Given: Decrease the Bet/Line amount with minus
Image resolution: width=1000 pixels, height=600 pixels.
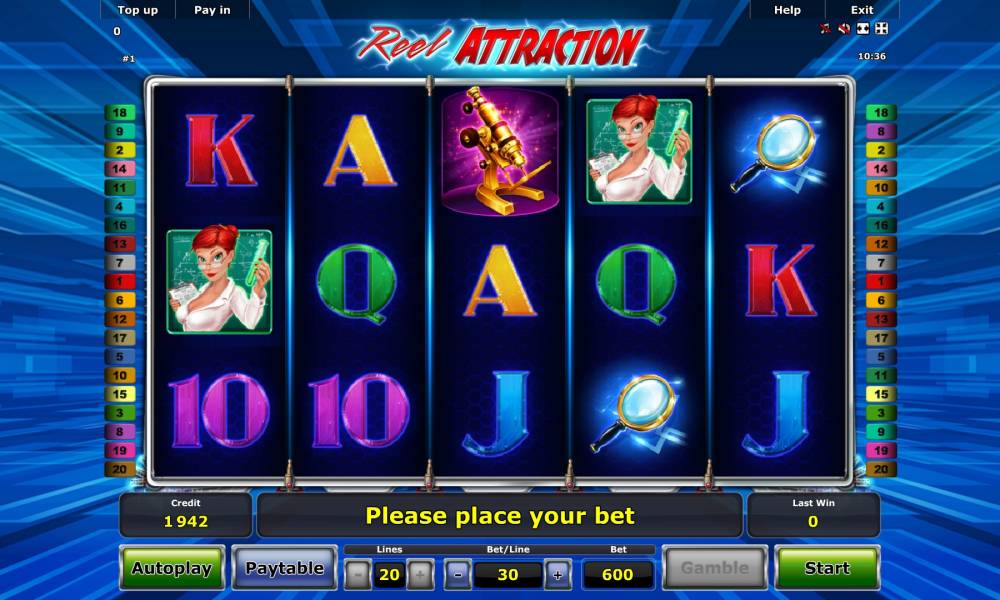Looking at the screenshot, I should tap(458, 574).
